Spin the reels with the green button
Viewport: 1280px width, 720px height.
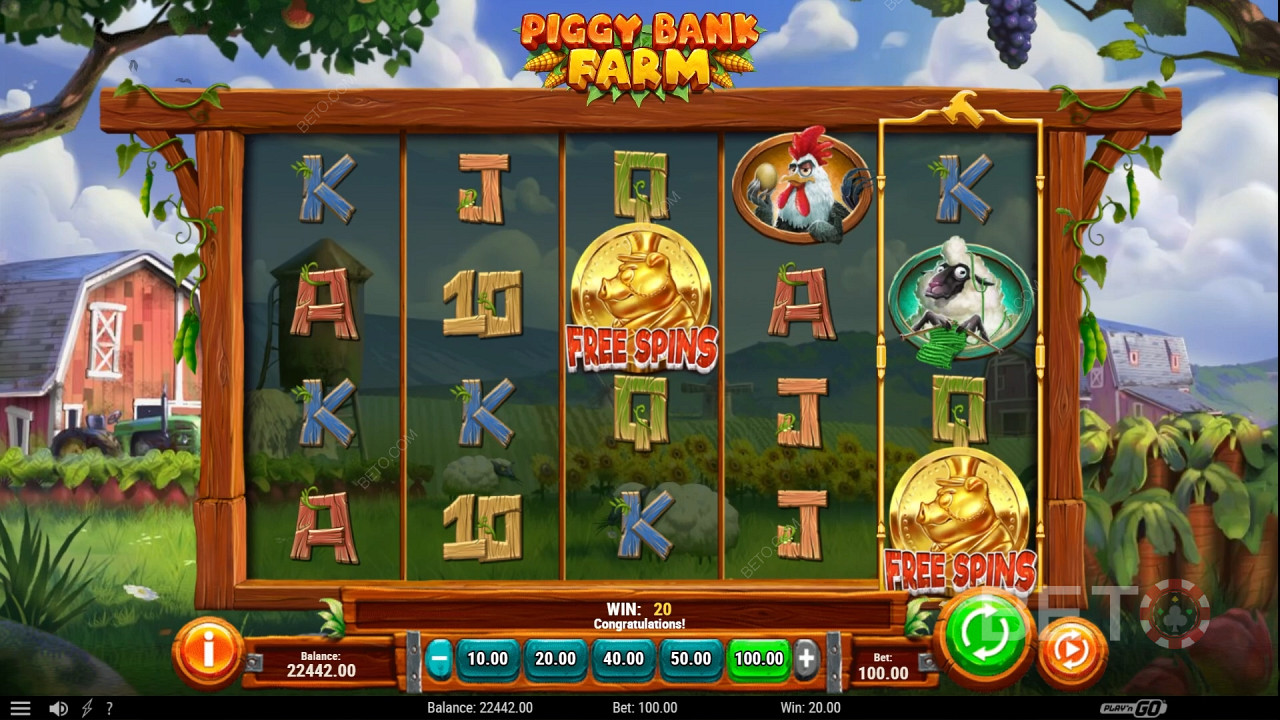coord(985,636)
